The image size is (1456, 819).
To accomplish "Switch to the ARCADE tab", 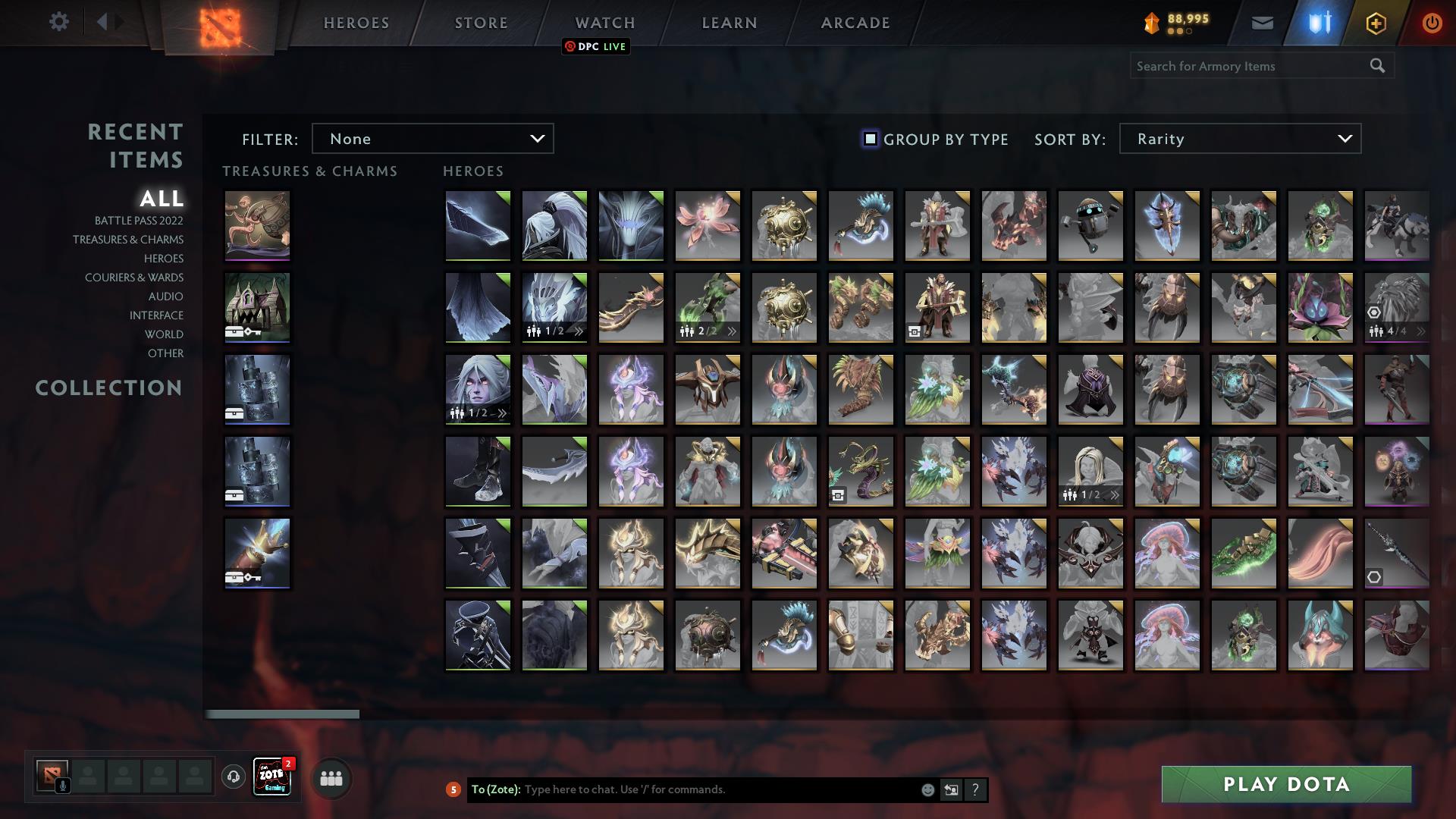I will (855, 23).
